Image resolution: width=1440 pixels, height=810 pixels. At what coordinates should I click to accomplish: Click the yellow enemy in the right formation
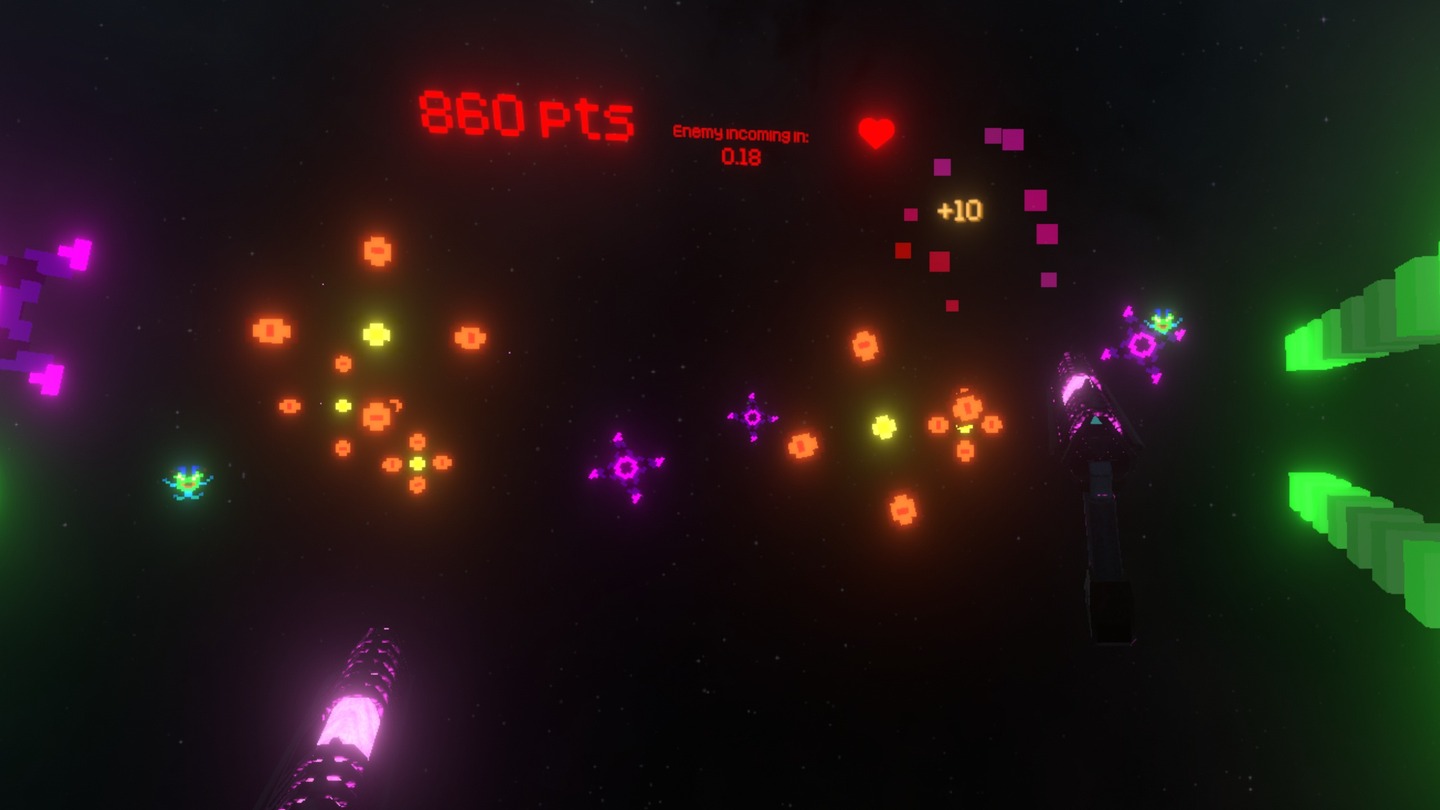tap(884, 428)
